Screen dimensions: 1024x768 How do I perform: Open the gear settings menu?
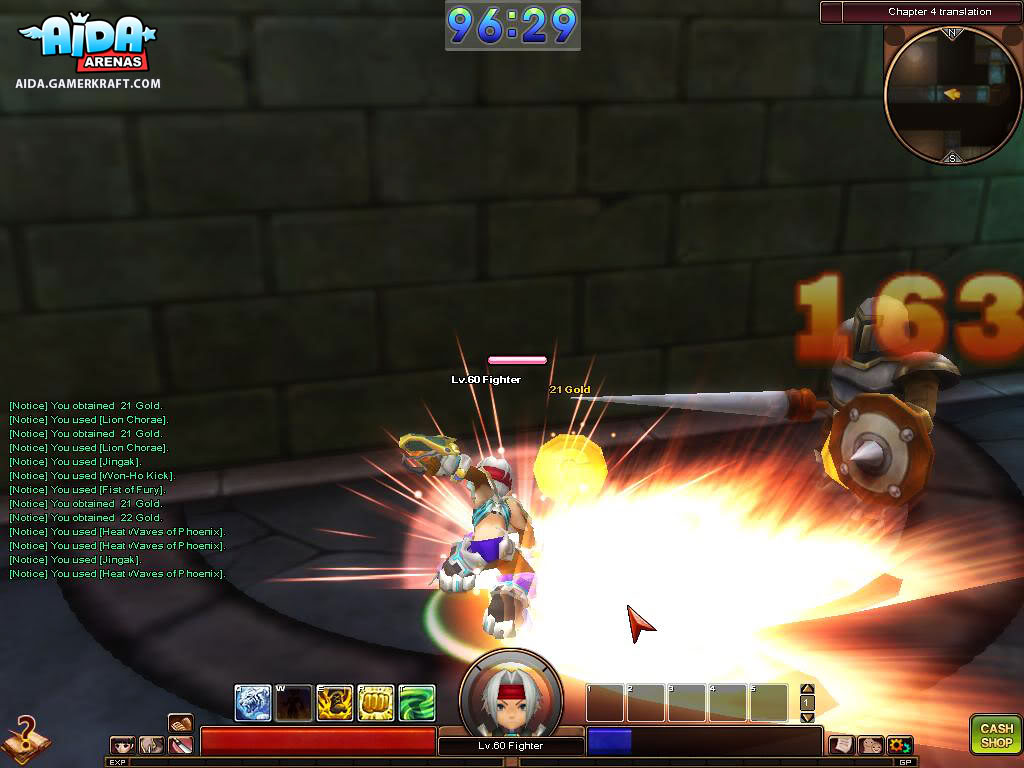pyautogui.click(x=899, y=745)
